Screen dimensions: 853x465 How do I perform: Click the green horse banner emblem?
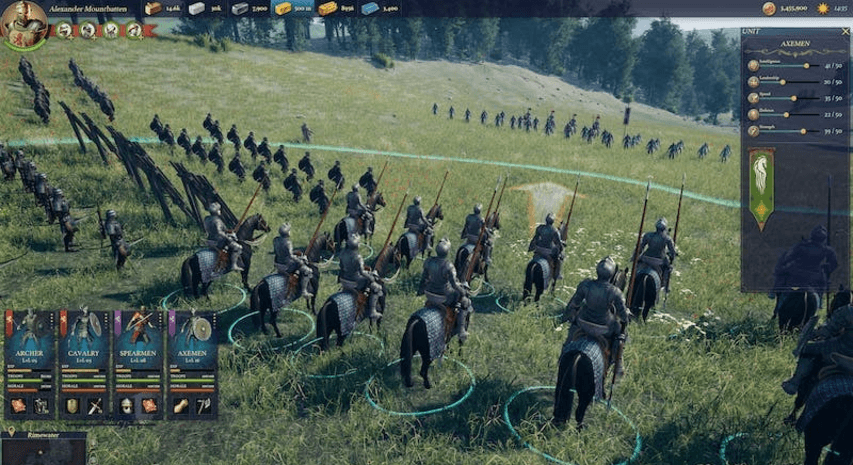tap(761, 188)
